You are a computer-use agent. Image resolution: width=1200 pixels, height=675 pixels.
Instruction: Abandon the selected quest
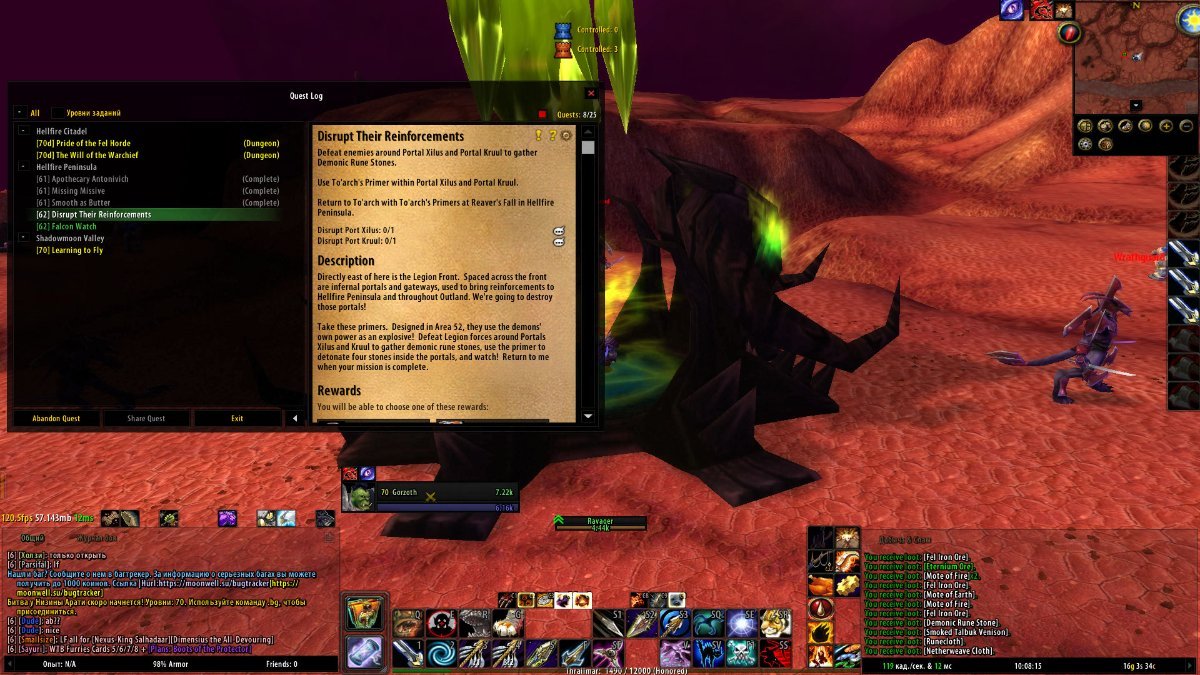coord(56,418)
